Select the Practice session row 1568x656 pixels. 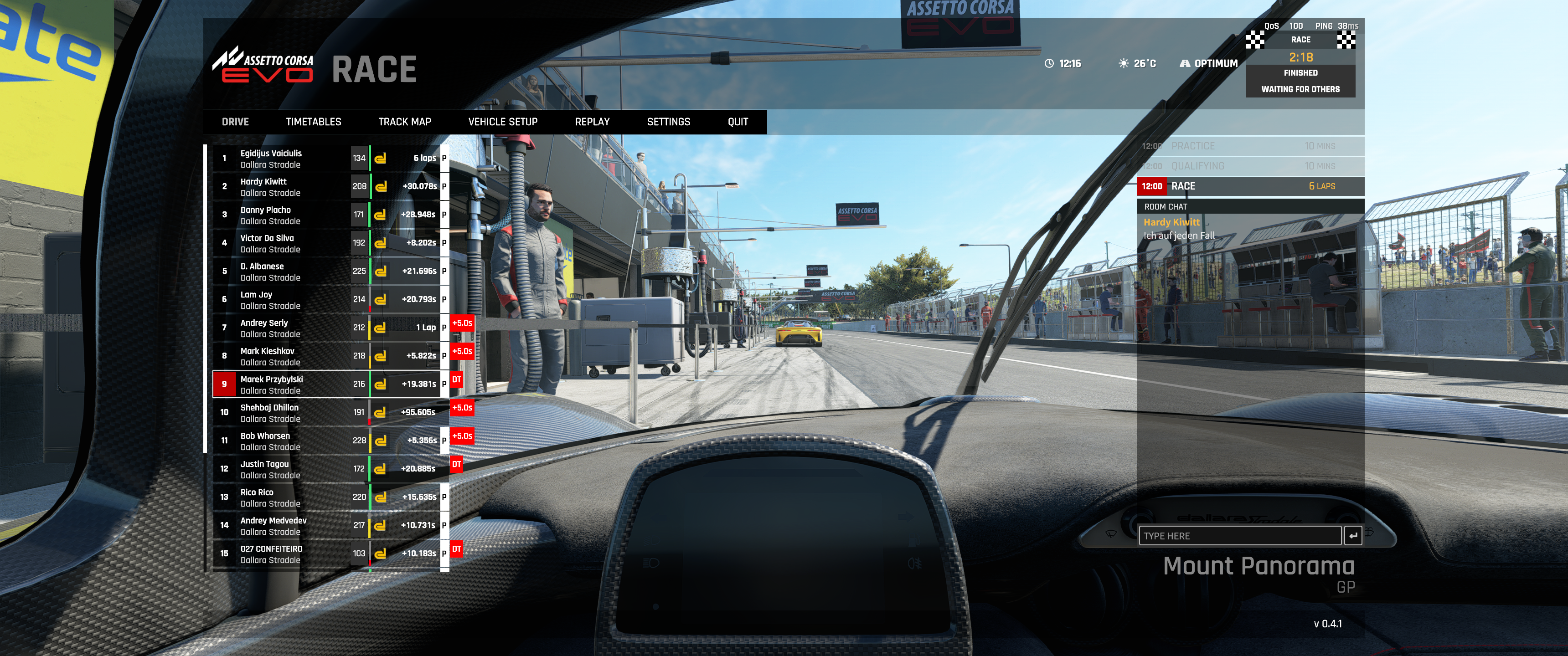tap(1250, 146)
